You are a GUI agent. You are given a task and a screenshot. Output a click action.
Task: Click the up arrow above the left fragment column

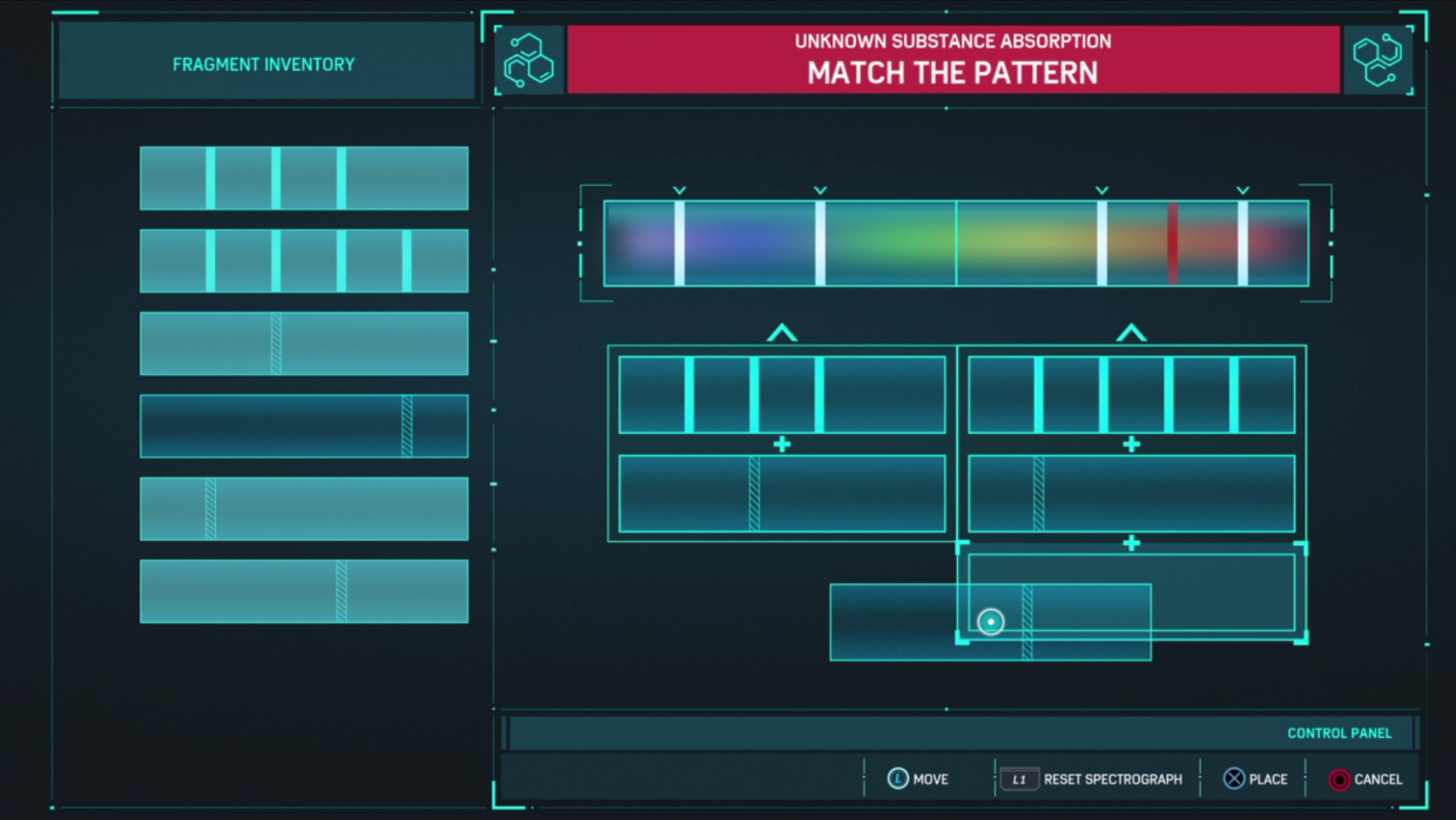781,334
